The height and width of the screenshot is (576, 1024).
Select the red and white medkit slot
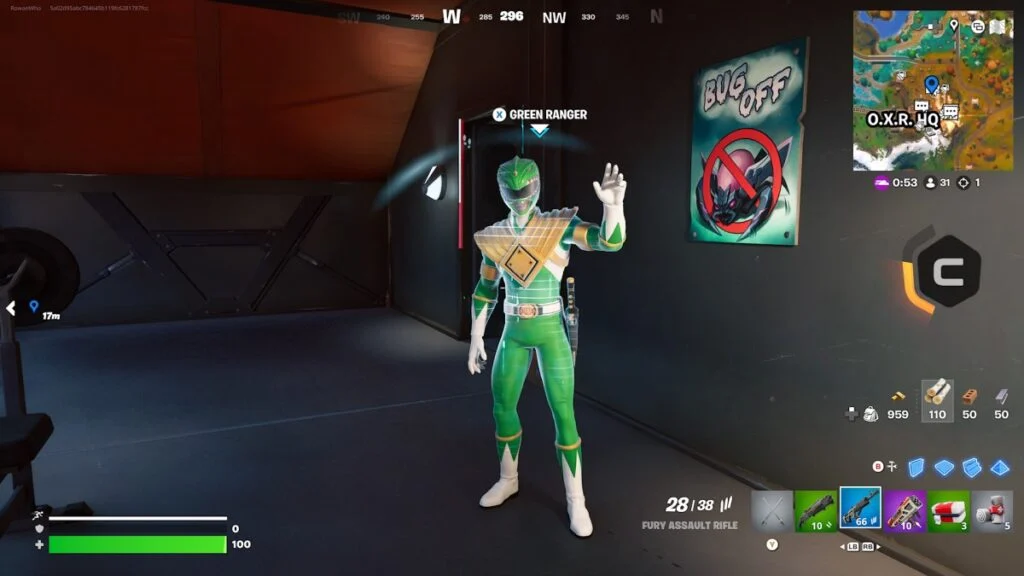click(948, 509)
